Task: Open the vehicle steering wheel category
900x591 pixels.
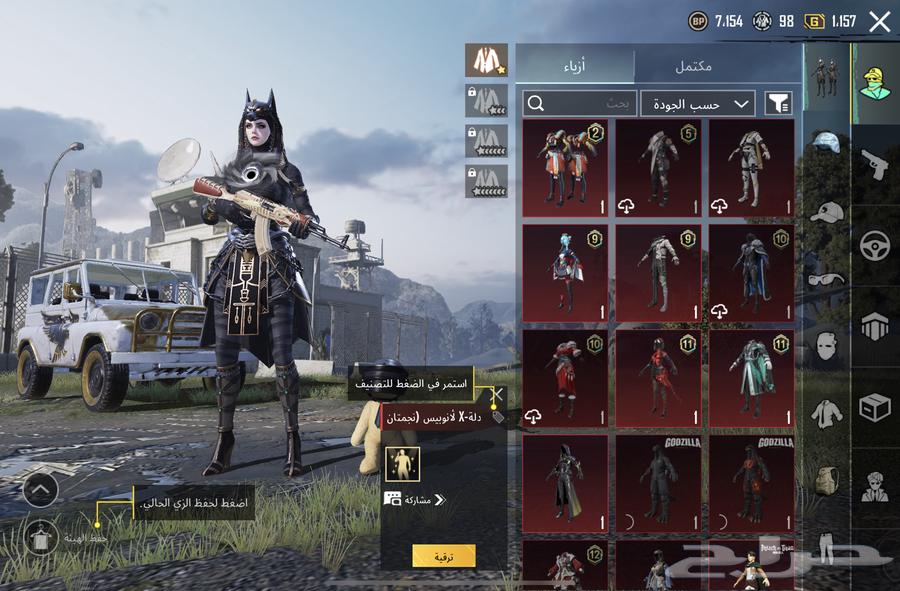Action: (875, 245)
